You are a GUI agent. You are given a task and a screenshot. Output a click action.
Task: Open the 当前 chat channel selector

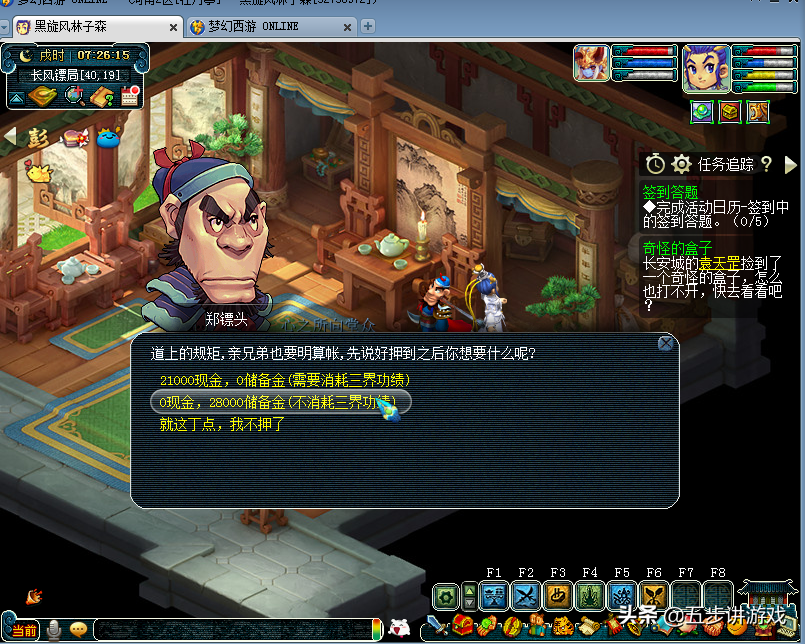click(25, 630)
